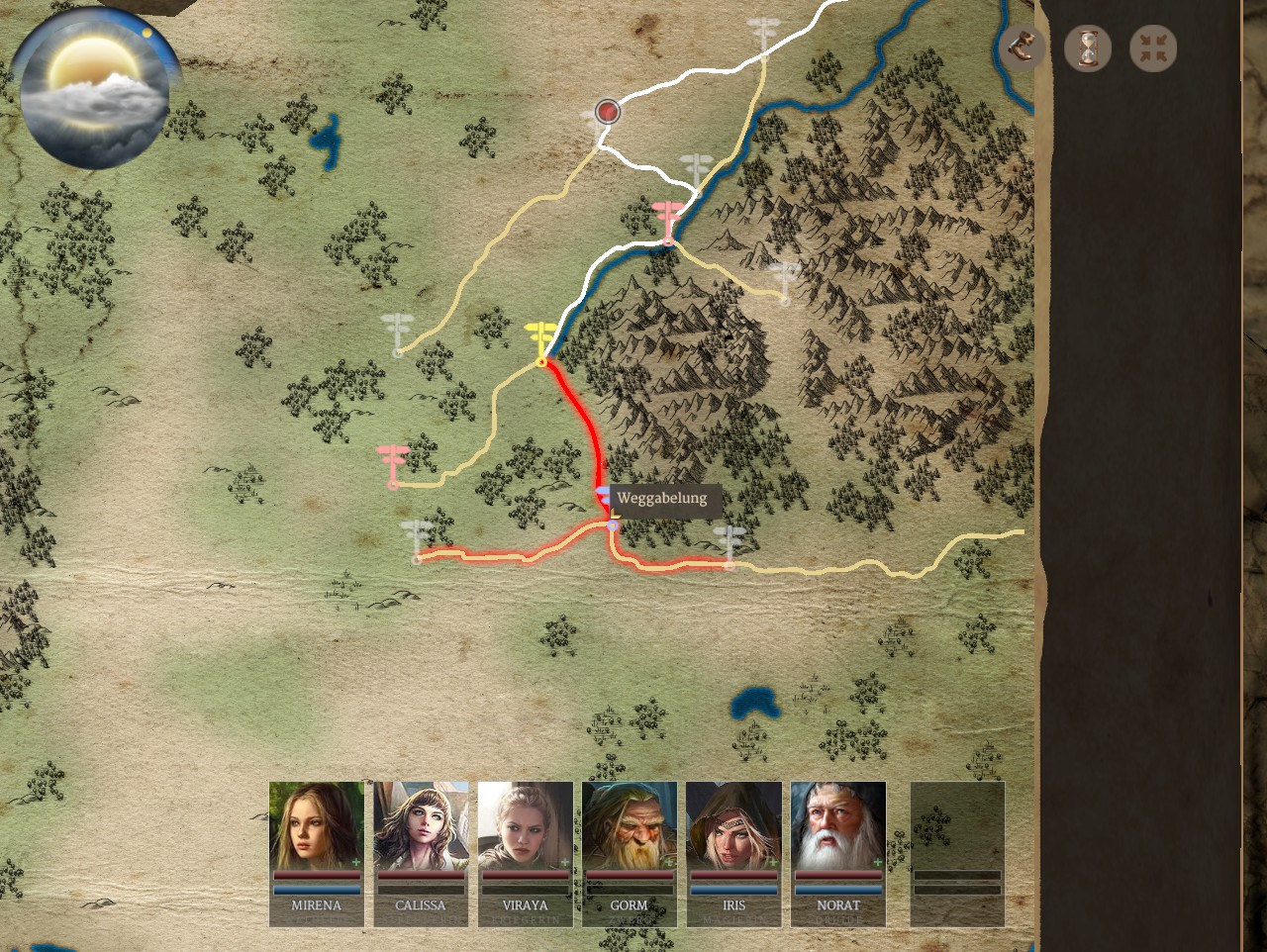Open the sun and cloud weather display
Screen dimensions: 1267x952
point(95,91)
